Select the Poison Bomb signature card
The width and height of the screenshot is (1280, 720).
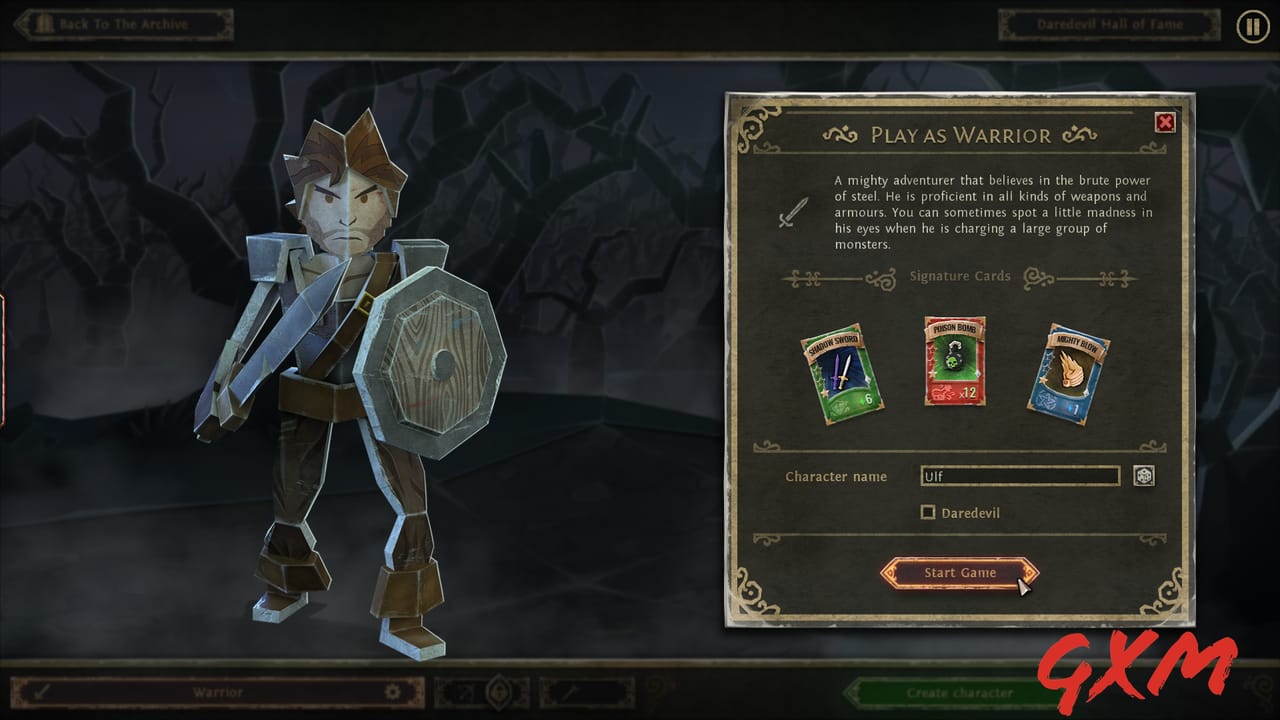(955, 361)
